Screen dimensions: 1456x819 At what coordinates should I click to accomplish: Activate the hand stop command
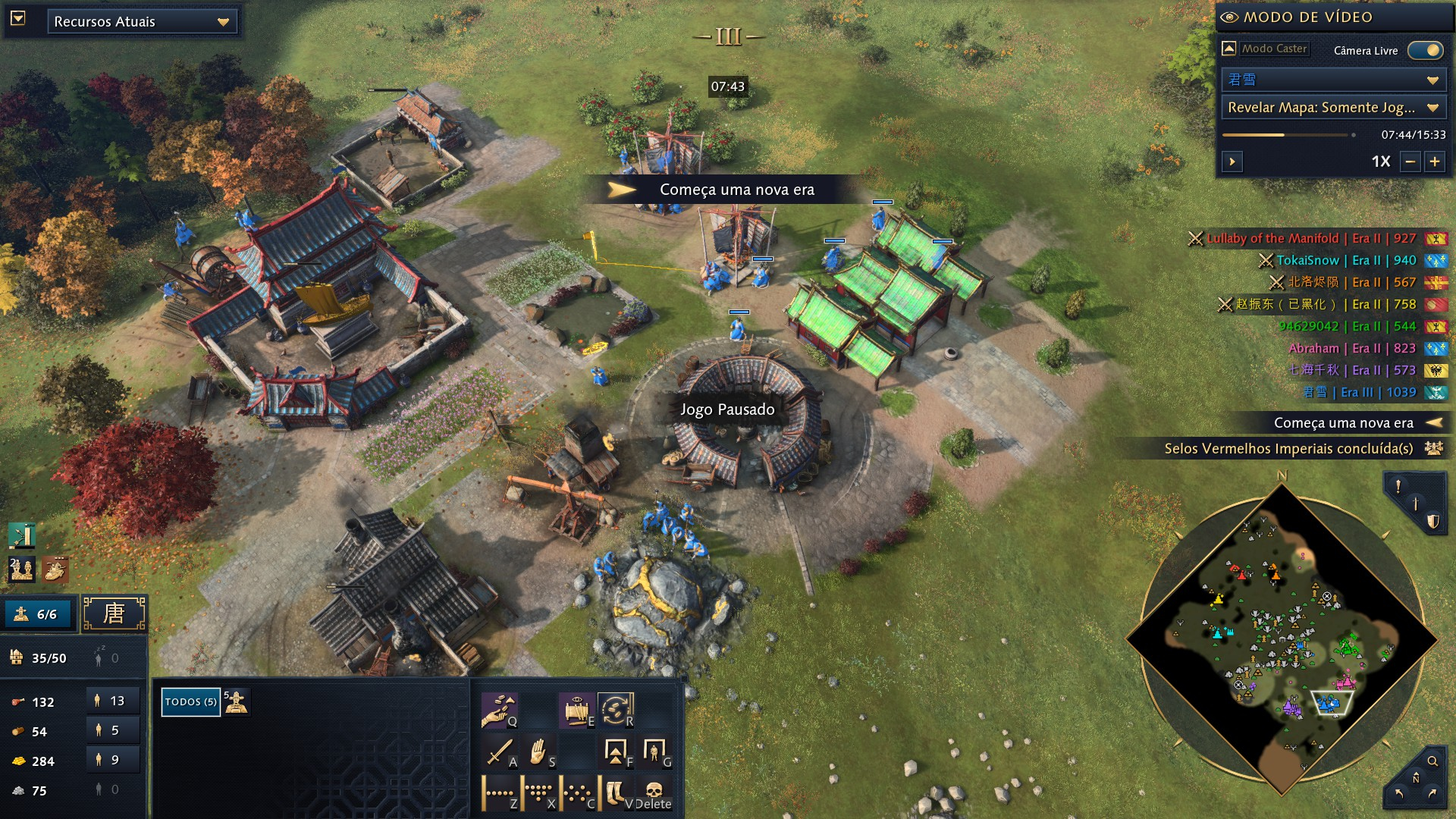click(538, 752)
